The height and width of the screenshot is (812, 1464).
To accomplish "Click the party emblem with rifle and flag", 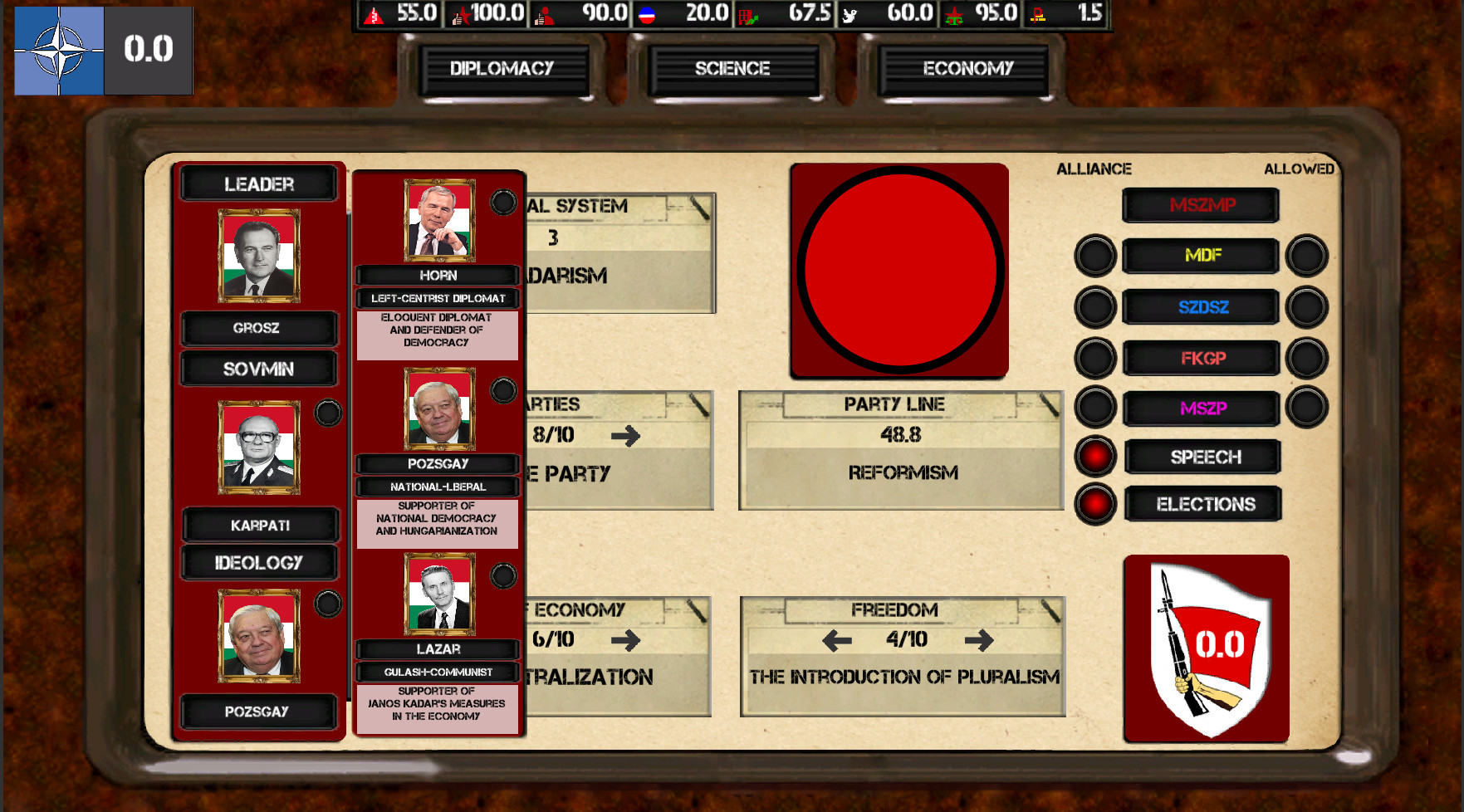I will click(x=1206, y=648).
